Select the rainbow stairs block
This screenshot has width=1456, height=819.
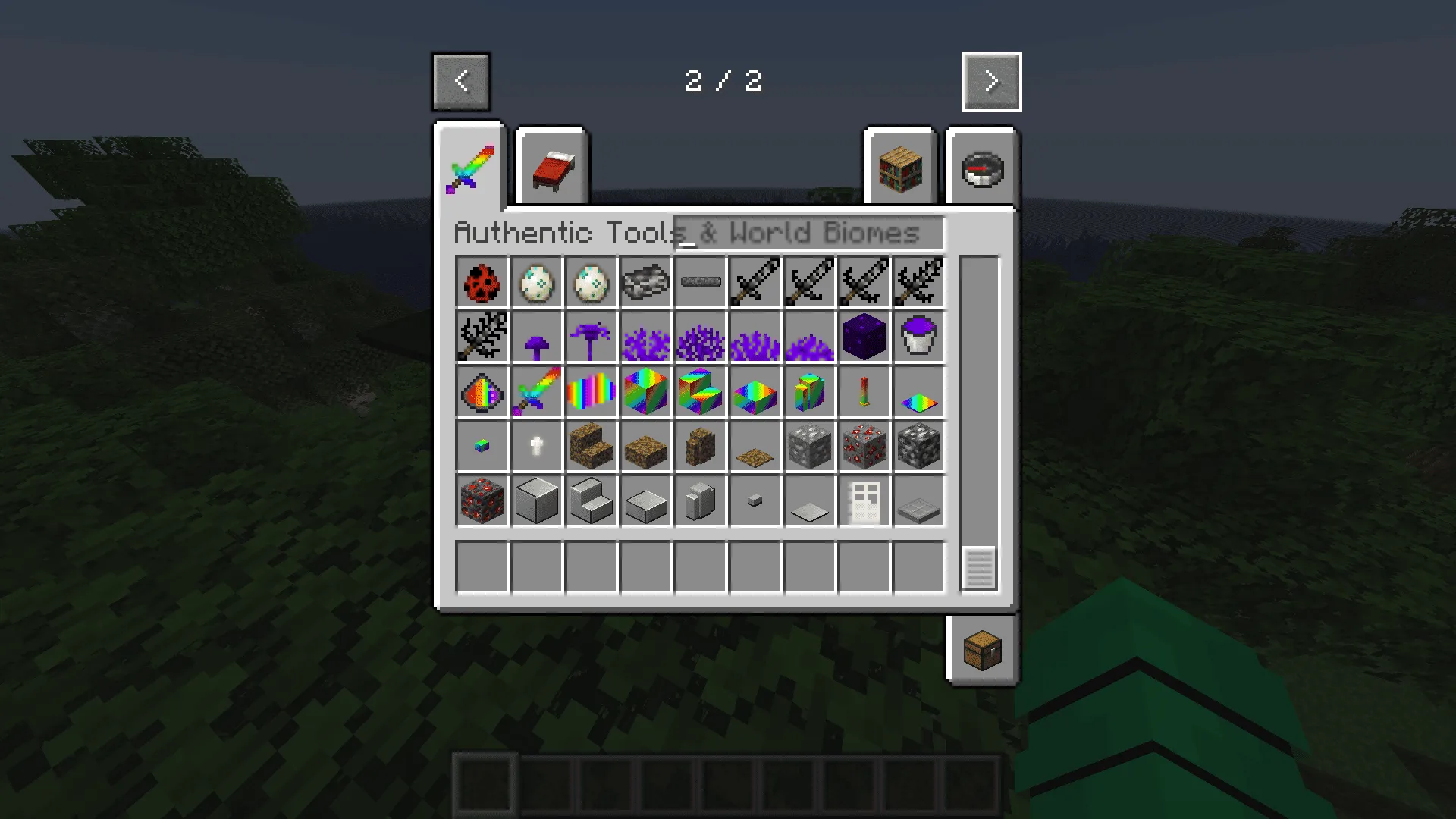coord(701,392)
